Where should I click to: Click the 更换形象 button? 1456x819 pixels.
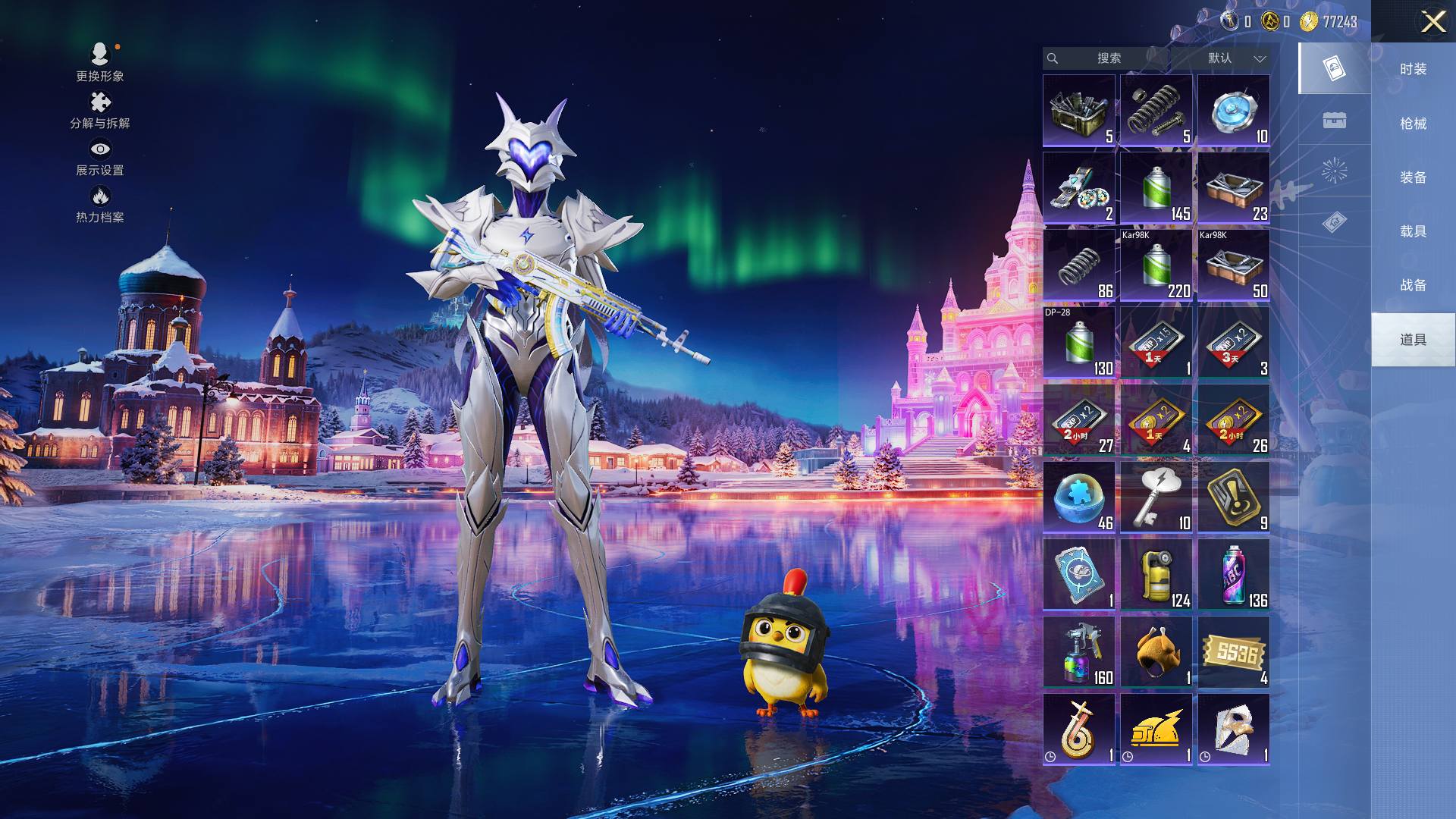pyautogui.click(x=99, y=62)
